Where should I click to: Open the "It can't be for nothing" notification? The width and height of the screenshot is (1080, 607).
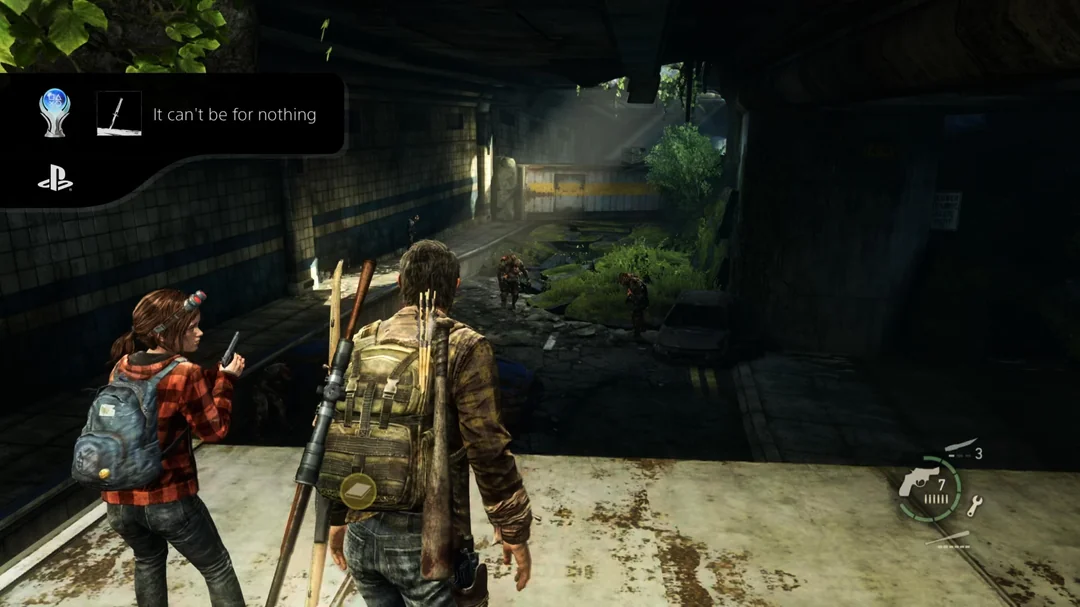click(x=234, y=115)
